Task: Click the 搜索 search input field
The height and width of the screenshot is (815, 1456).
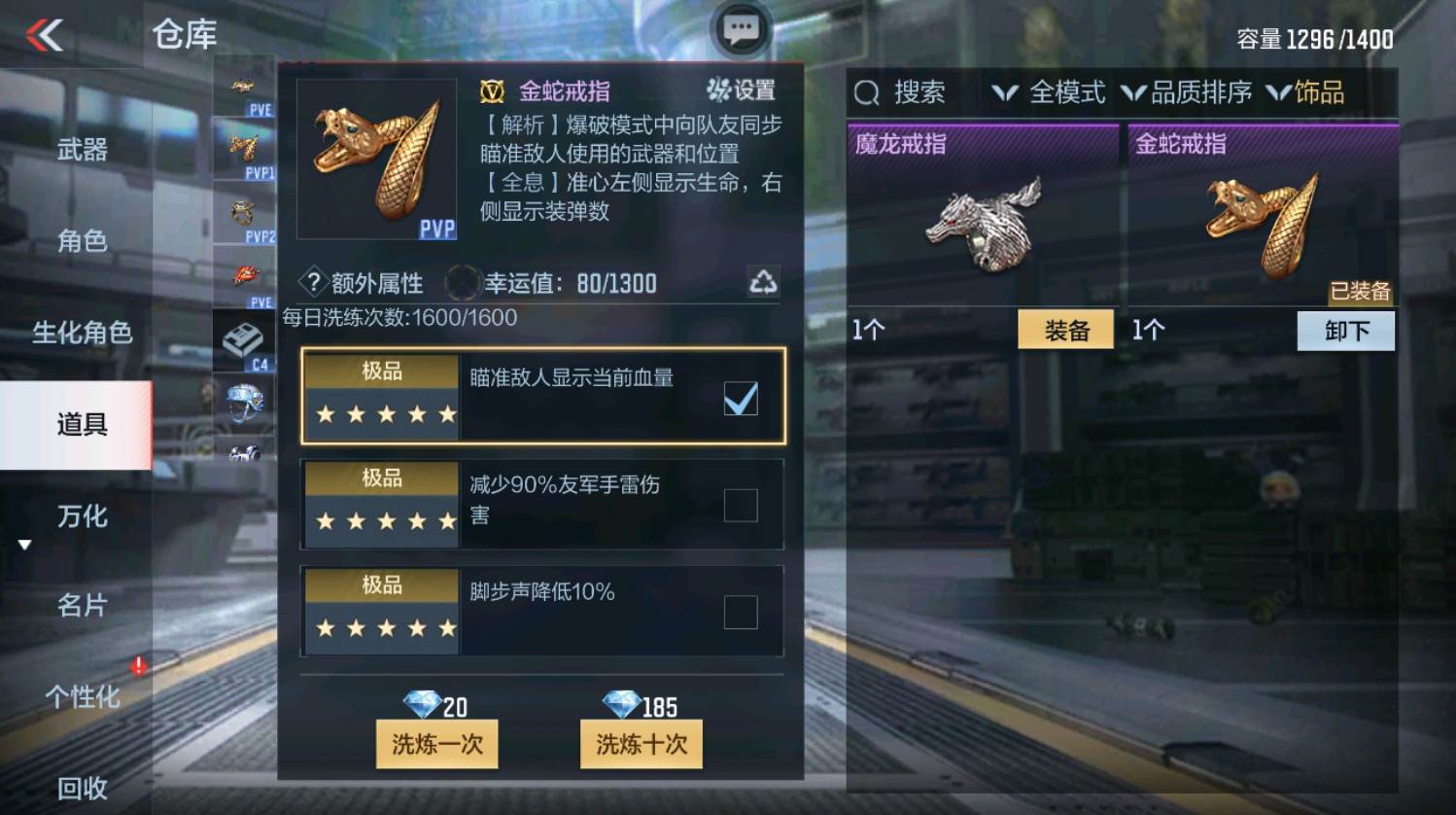Action: [x=919, y=93]
